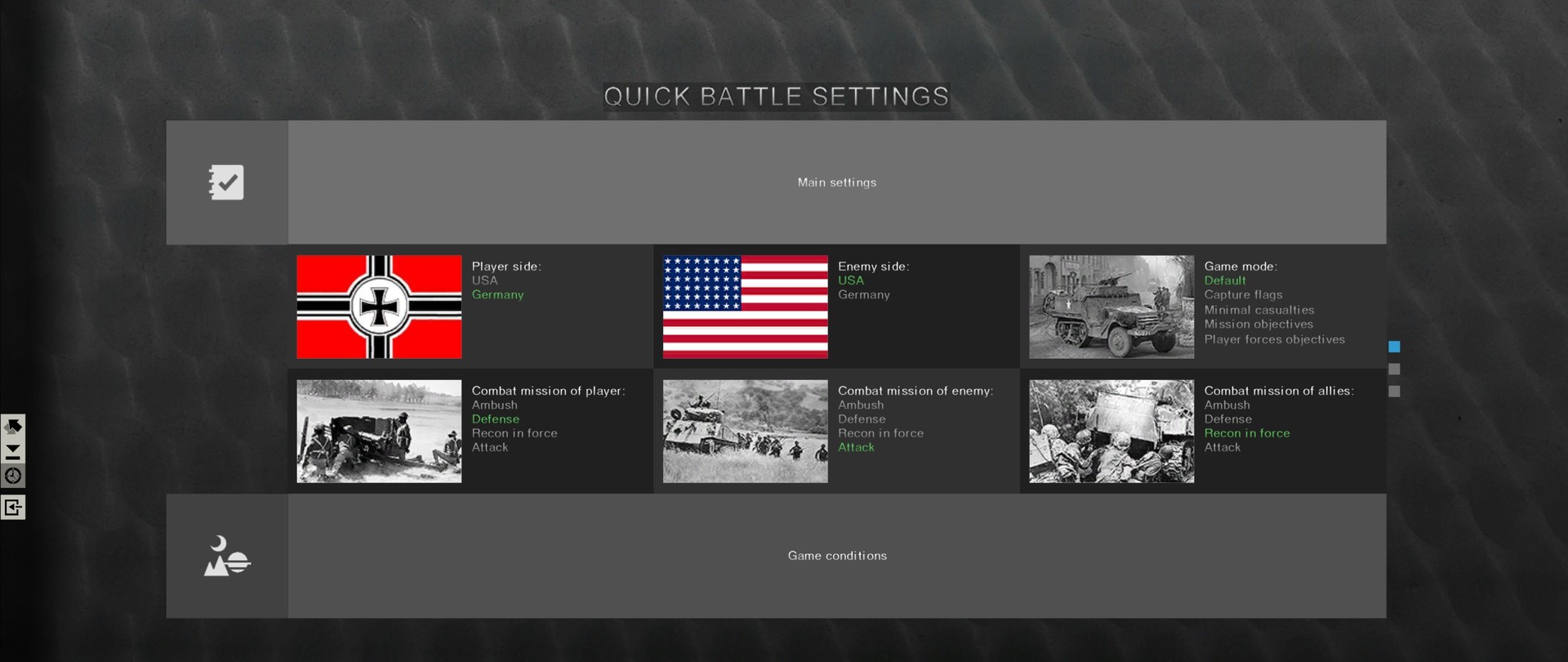1568x662 pixels.
Task: Click the download arrow icon in left sidebar
Action: click(13, 450)
